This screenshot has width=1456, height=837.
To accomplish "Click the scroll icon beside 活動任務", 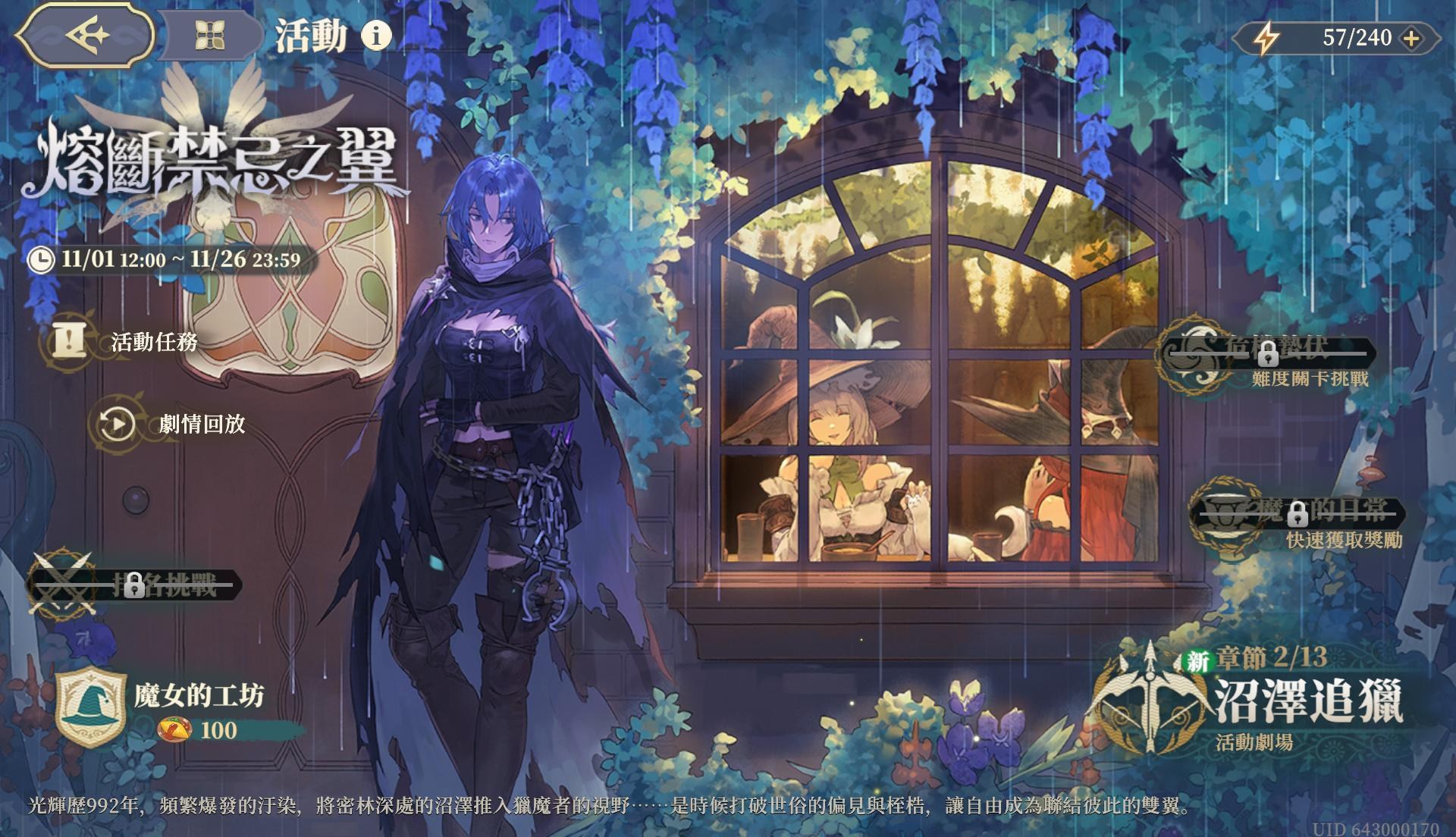I will pos(71,339).
